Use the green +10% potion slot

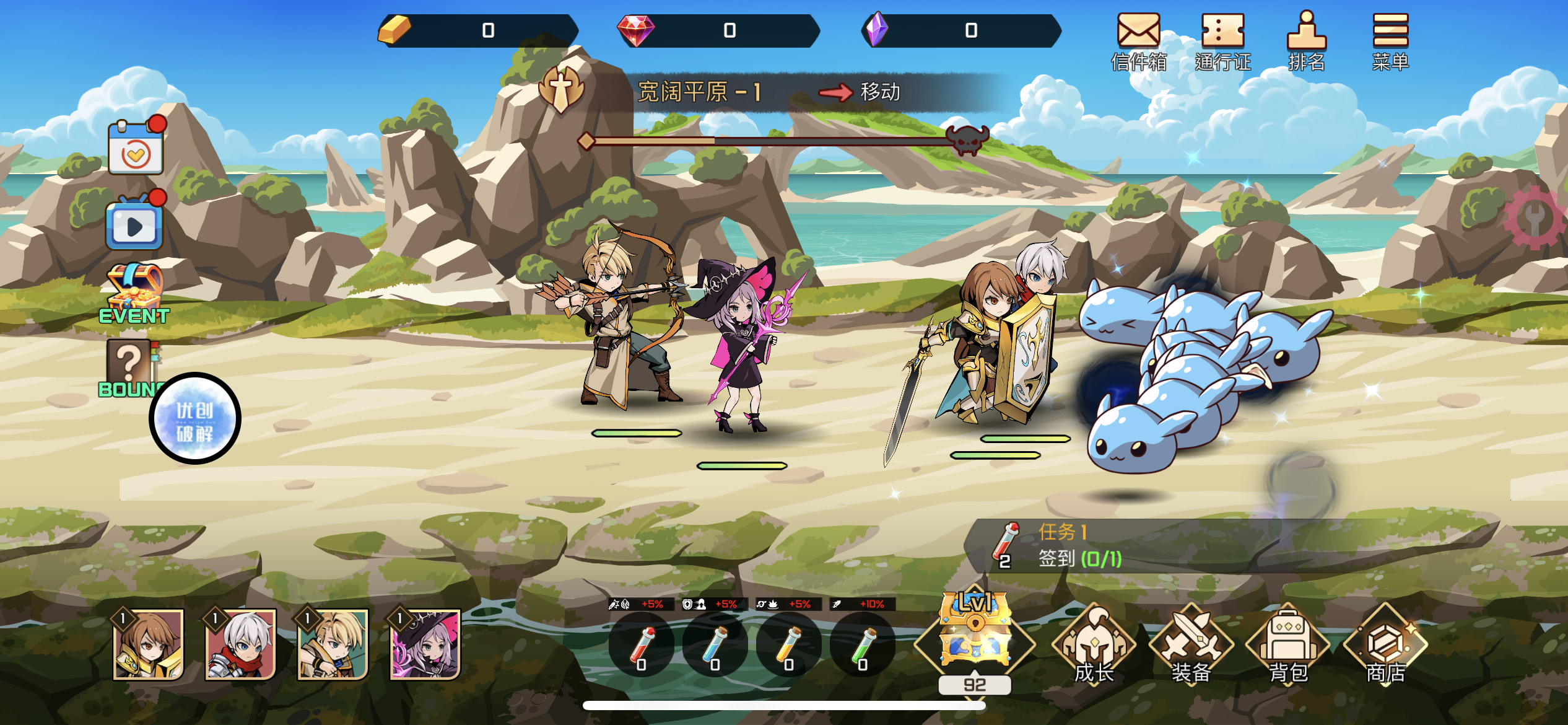point(863,646)
